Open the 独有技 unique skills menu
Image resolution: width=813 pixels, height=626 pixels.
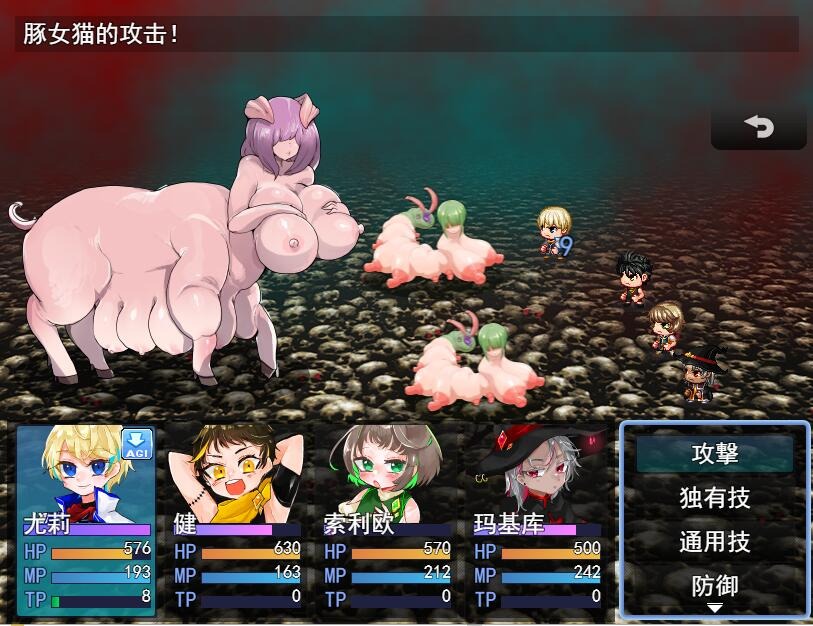click(714, 497)
